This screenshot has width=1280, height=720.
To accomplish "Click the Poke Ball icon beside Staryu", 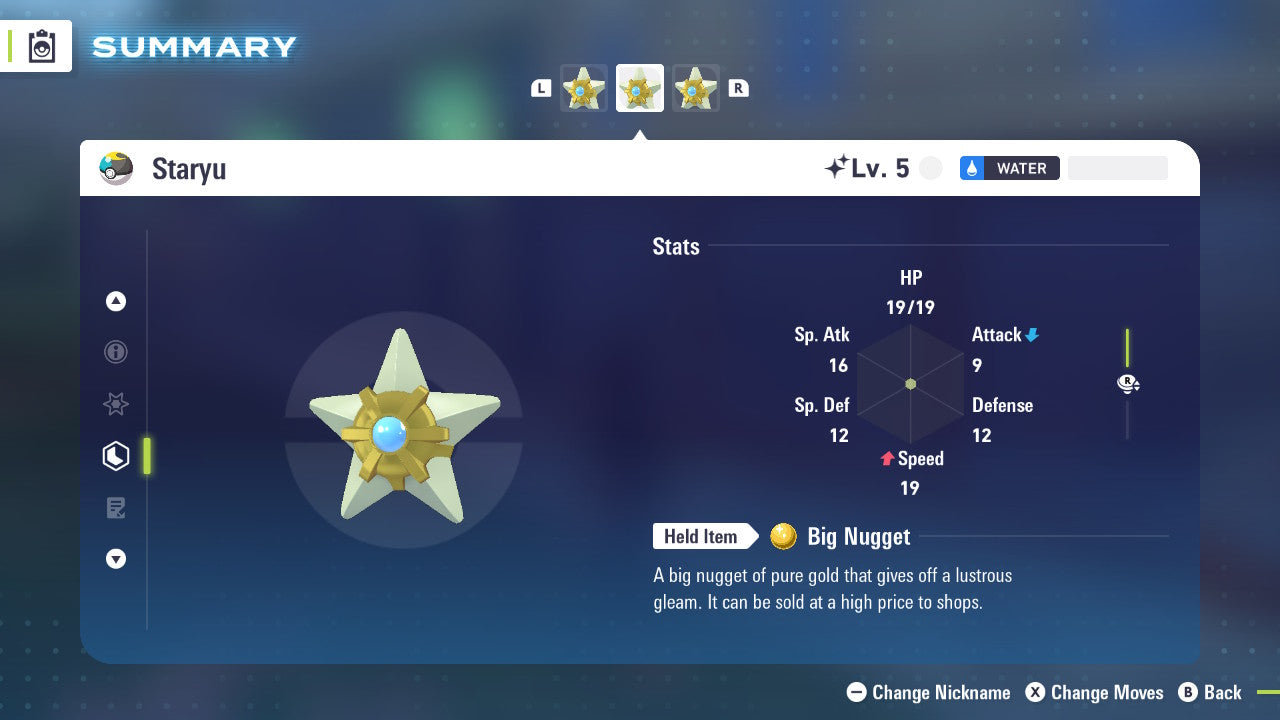I will tap(115, 168).
